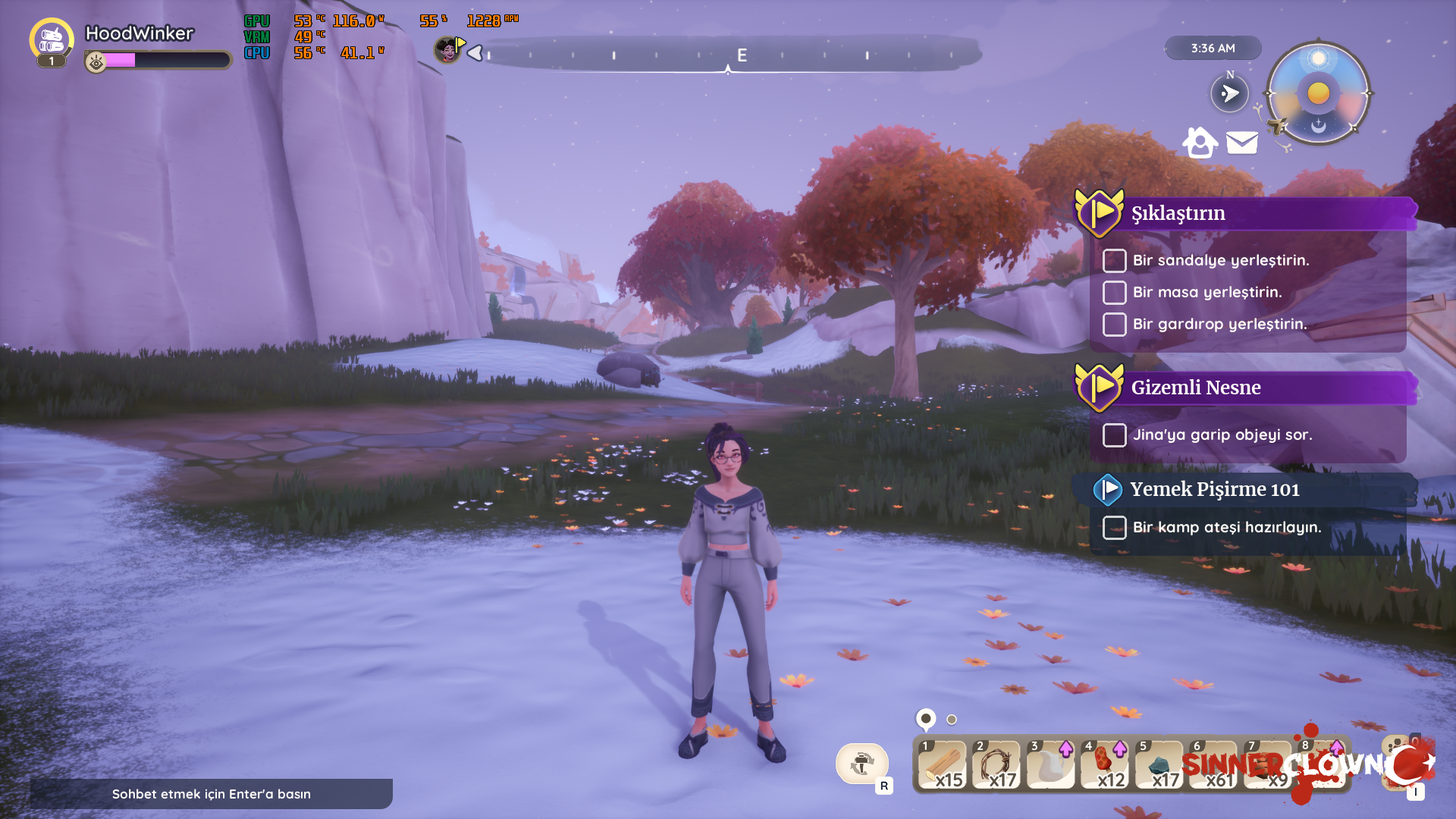Open the HoodWinker player profile badge
This screenshot has width=1456, height=819.
pyautogui.click(x=51, y=40)
